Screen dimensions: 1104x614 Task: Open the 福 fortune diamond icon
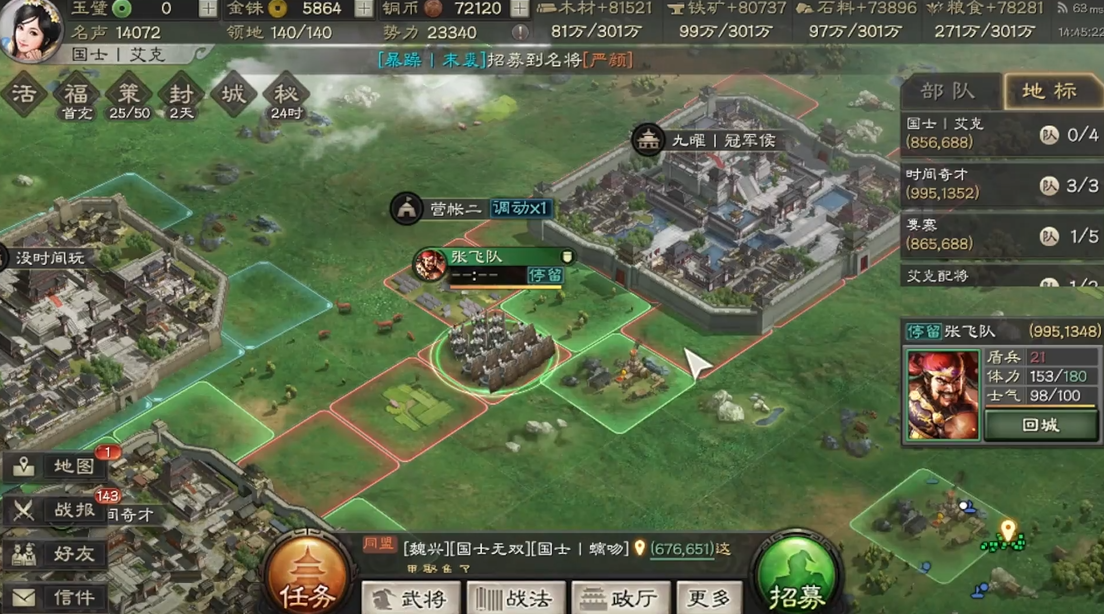77,94
